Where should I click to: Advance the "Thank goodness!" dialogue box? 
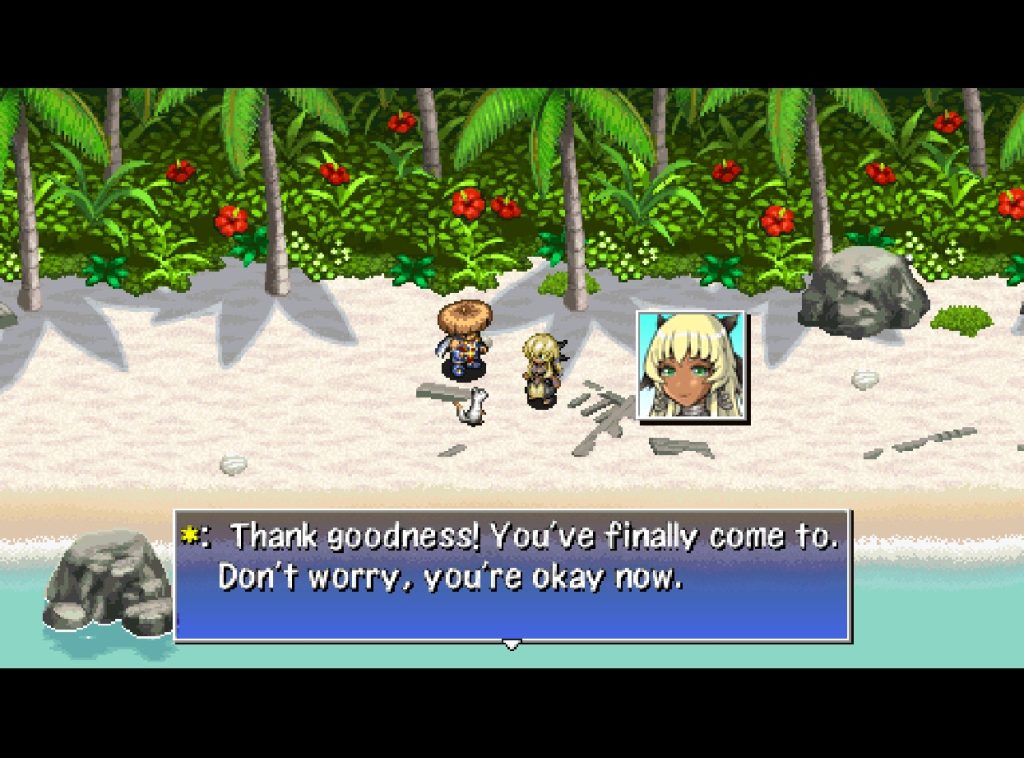[x=511, y=575]
